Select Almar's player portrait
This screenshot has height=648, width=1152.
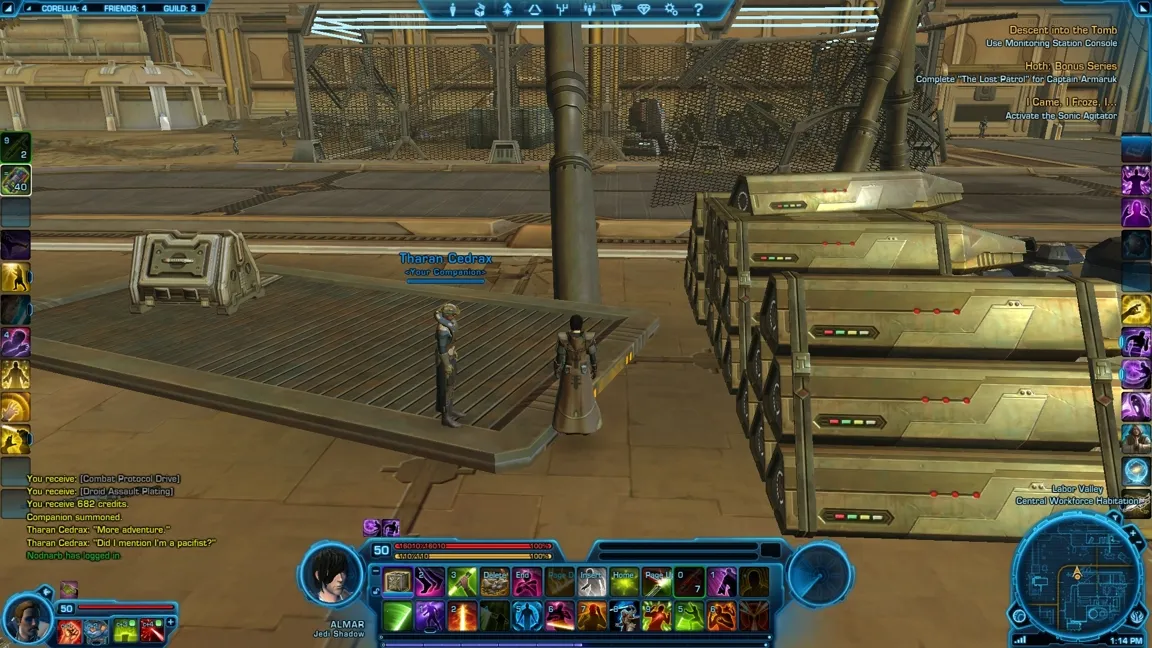click(x=331, y=575)
